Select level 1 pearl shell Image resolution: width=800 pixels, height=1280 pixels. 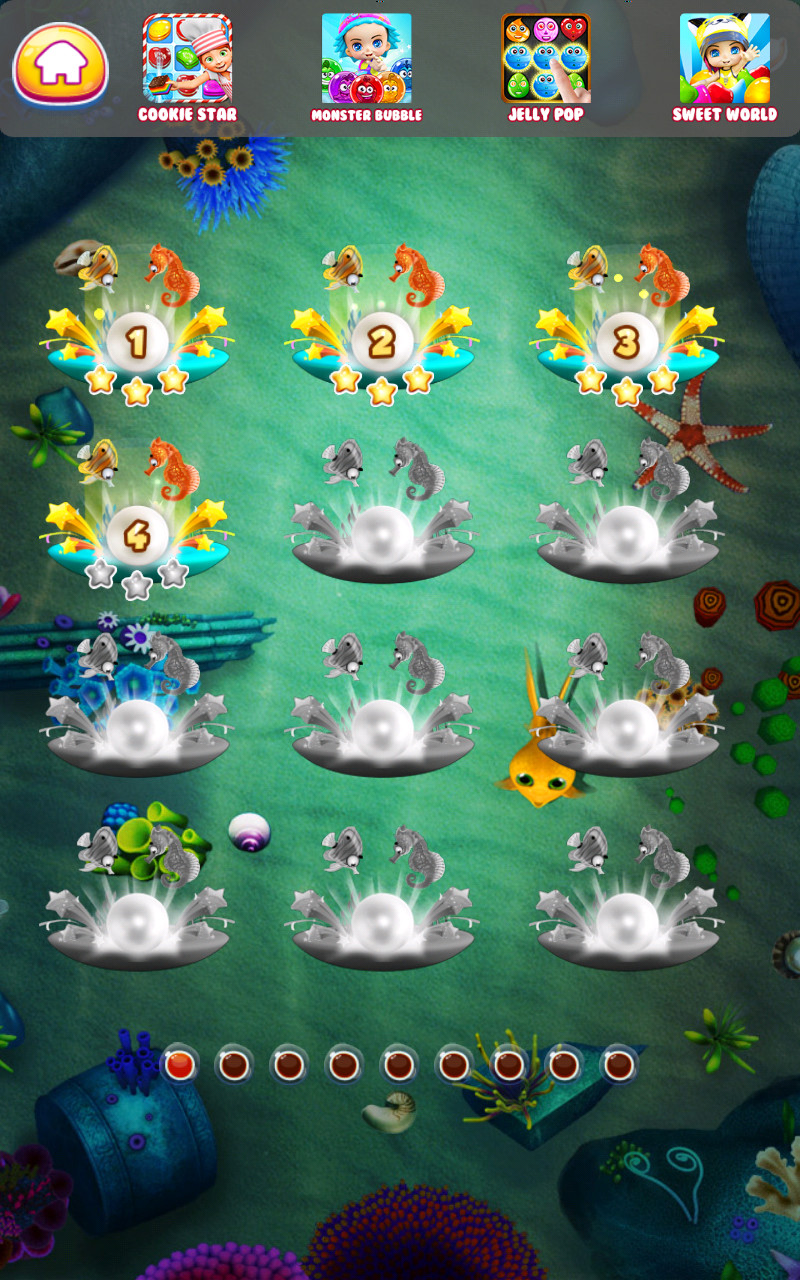(x=137, y=342)
